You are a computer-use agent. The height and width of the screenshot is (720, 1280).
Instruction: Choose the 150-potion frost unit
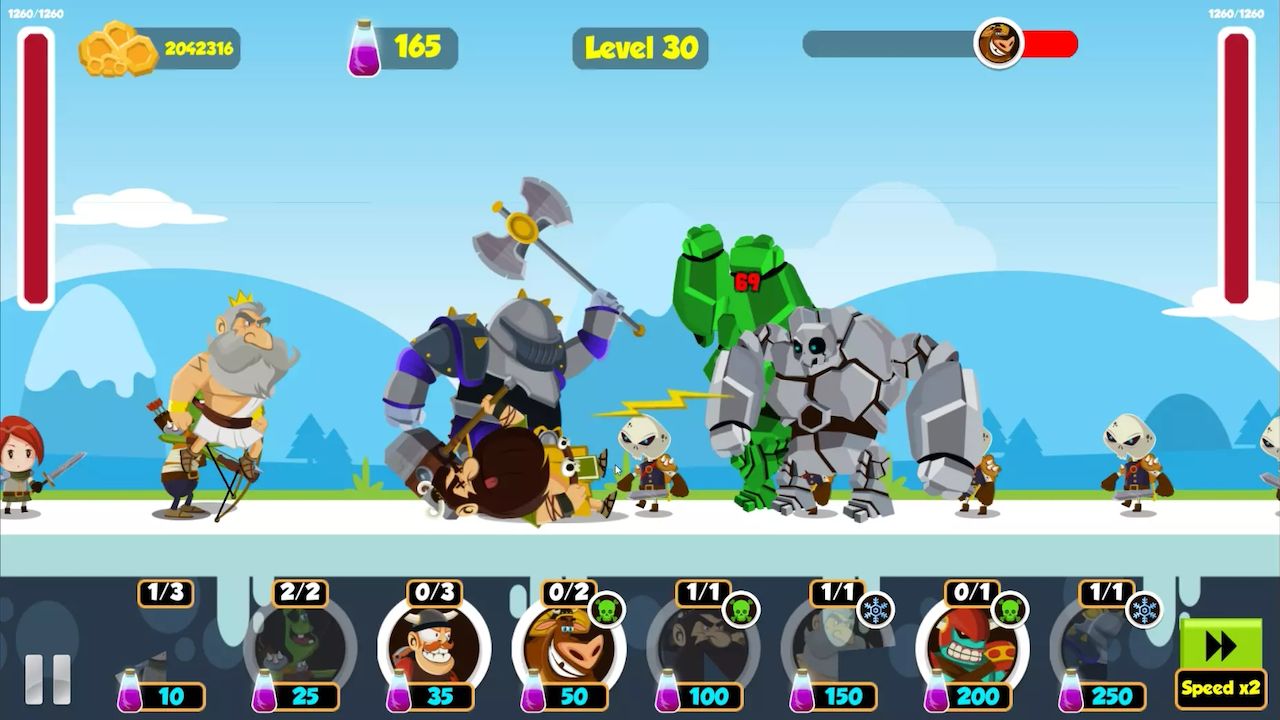(836, 650)
